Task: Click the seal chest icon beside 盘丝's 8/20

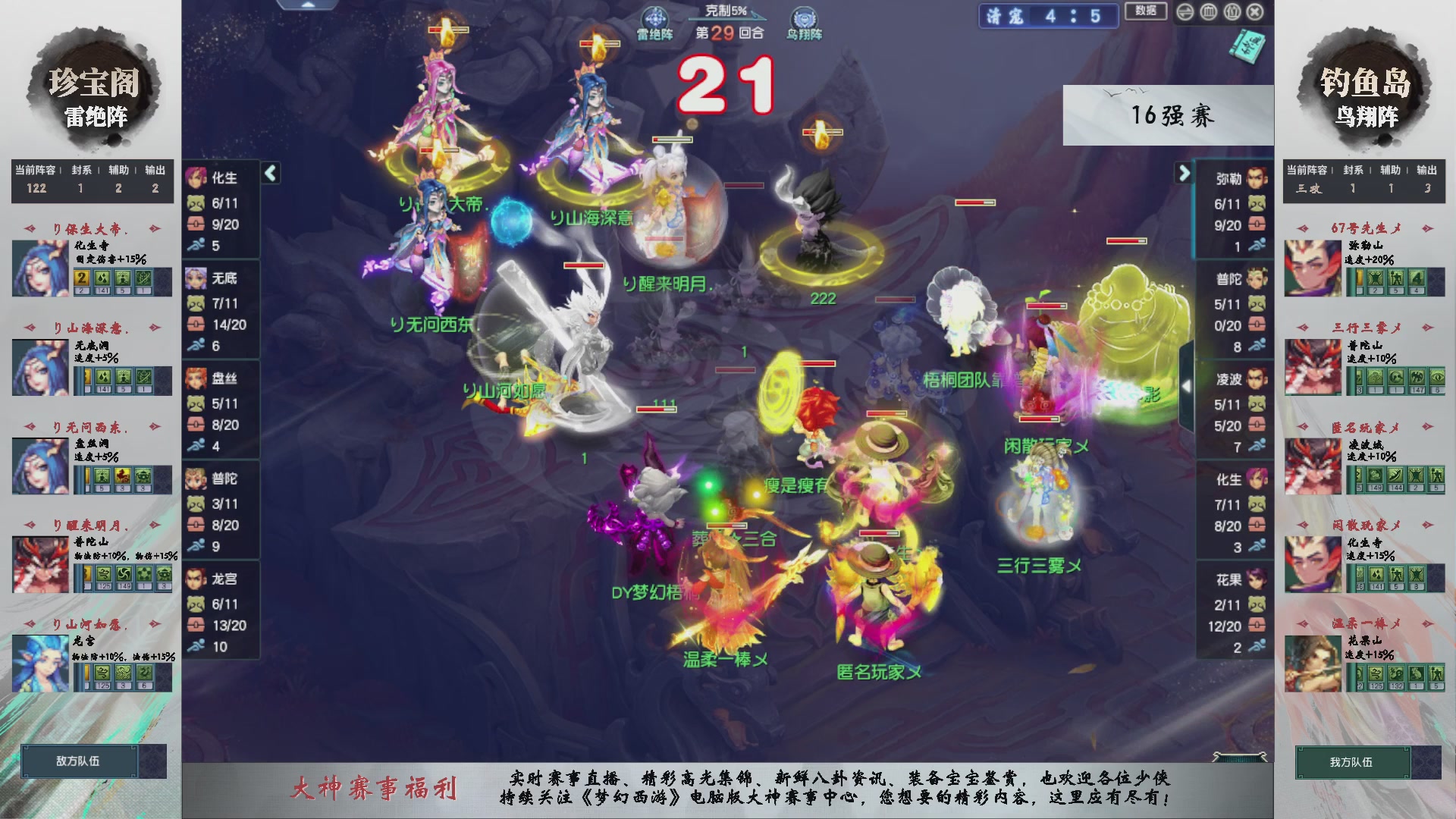Action: coord(196,425)
